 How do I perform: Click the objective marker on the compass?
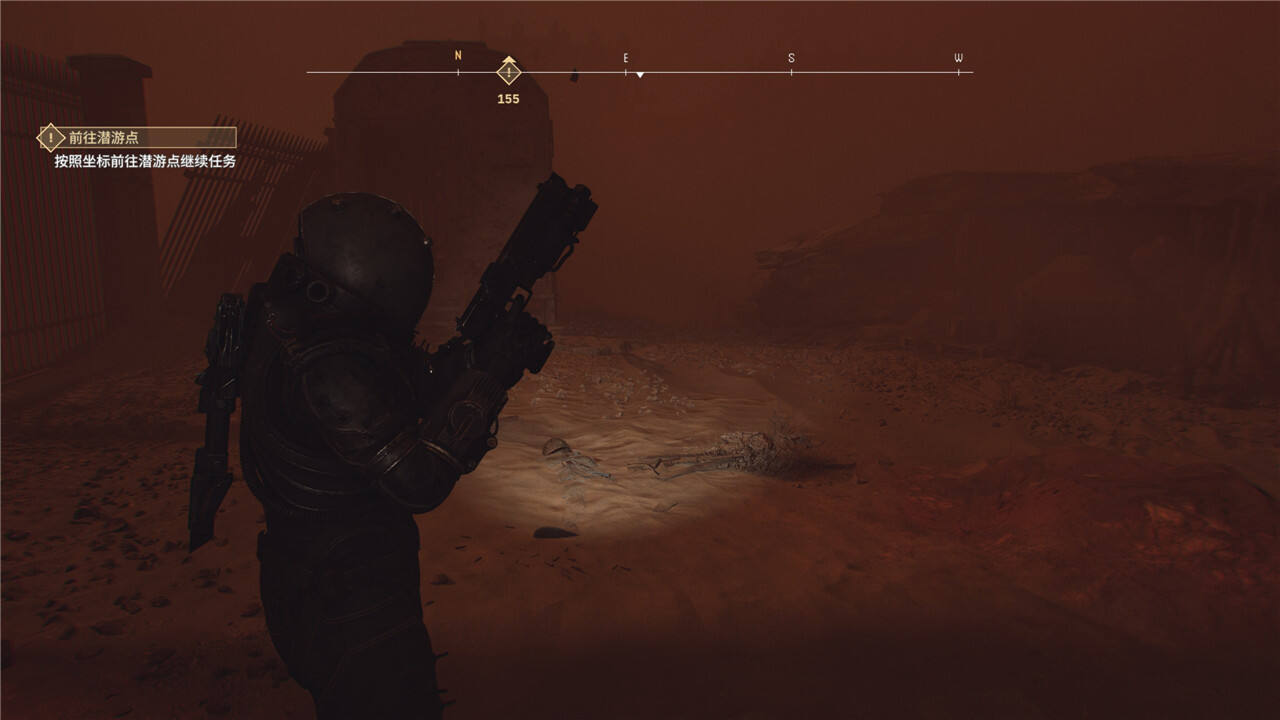coord(509,73)
